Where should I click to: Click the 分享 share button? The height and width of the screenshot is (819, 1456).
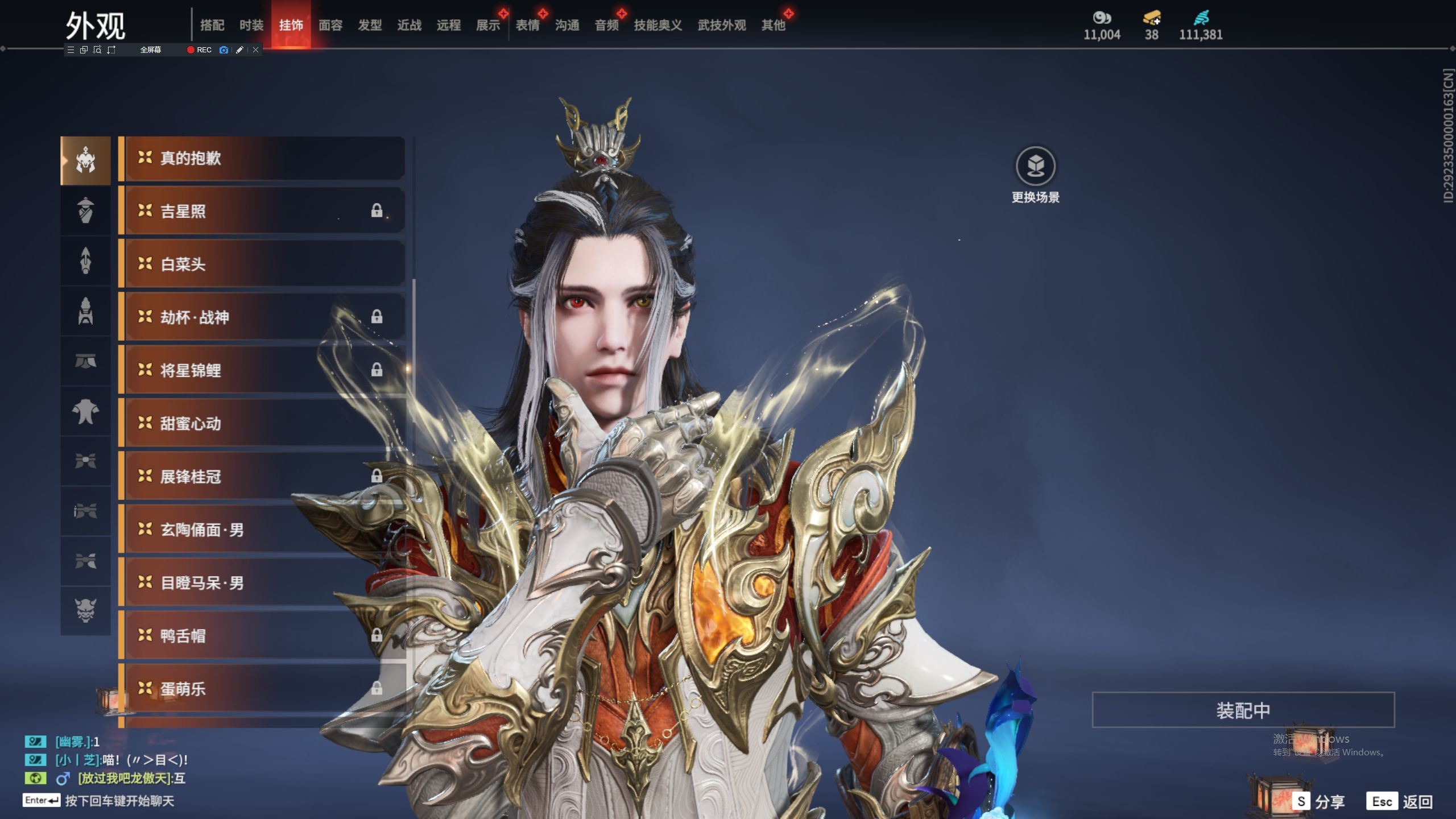(x=1319, y=802)
